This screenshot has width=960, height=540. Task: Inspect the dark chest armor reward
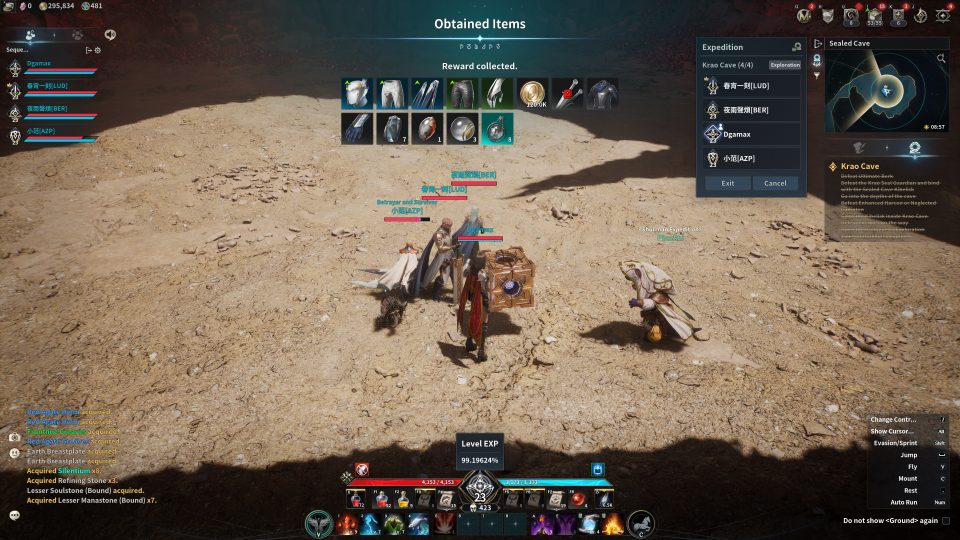coord(602,94)
